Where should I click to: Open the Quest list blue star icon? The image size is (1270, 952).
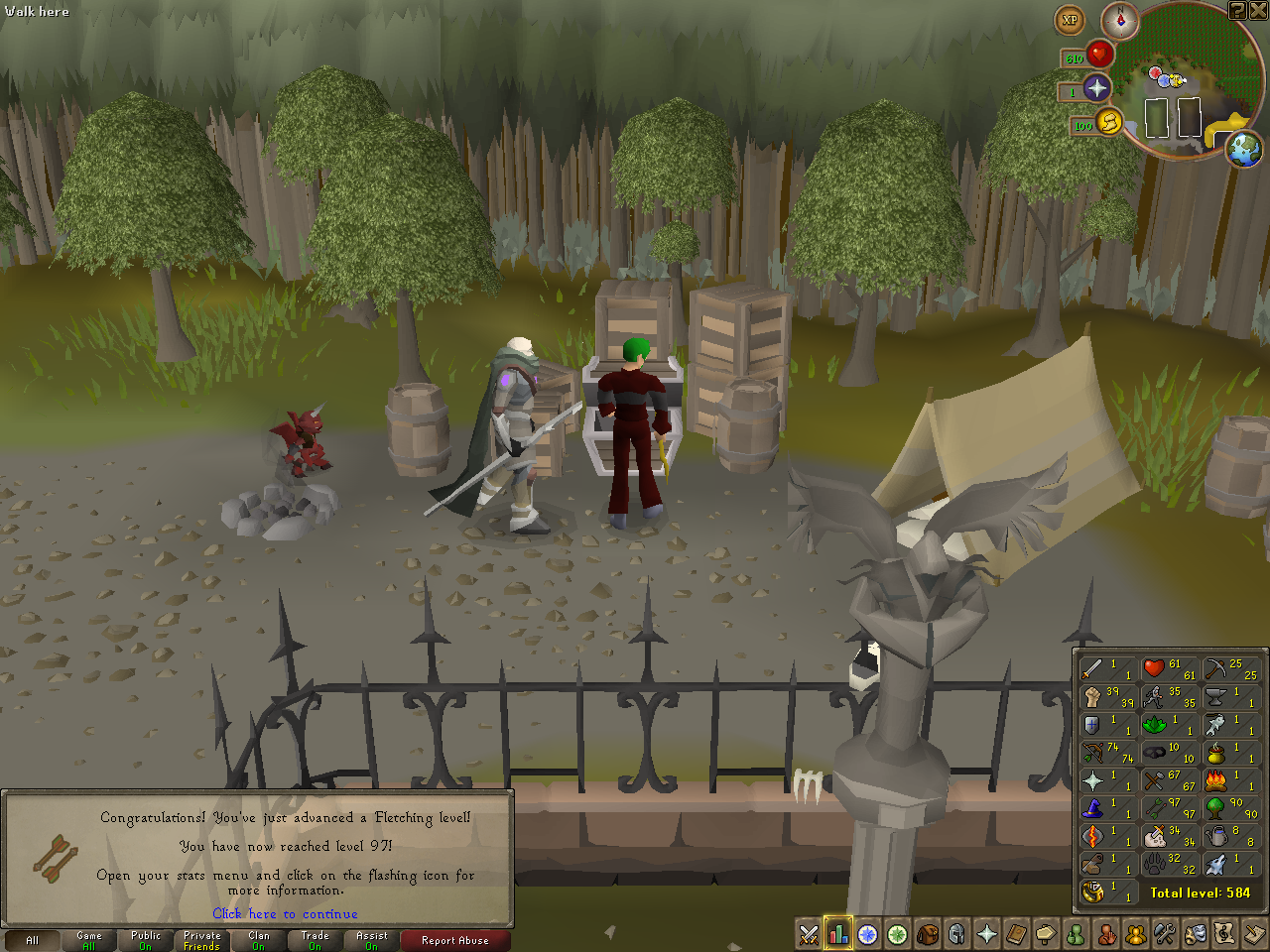(x=868, y=933)
